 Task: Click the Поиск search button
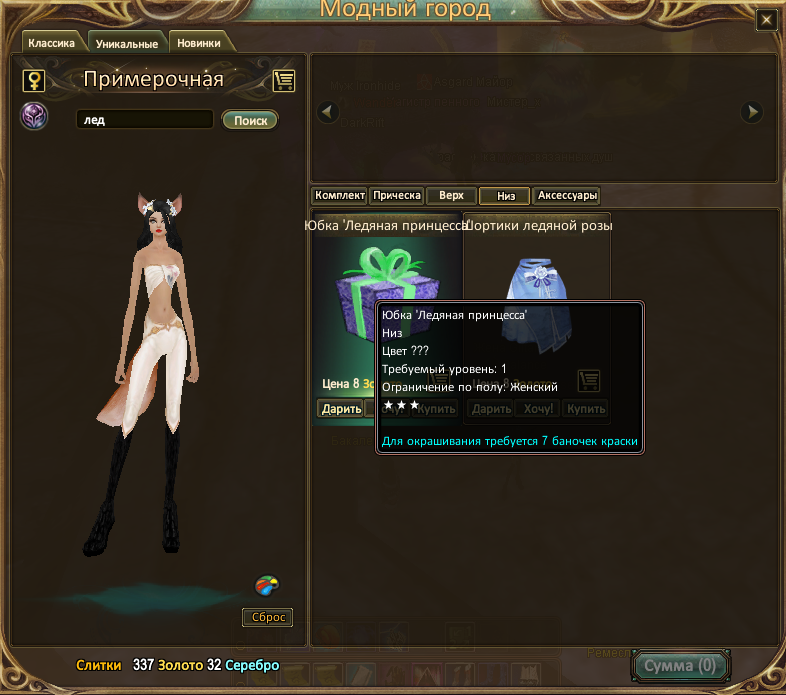tap(250, 120)
